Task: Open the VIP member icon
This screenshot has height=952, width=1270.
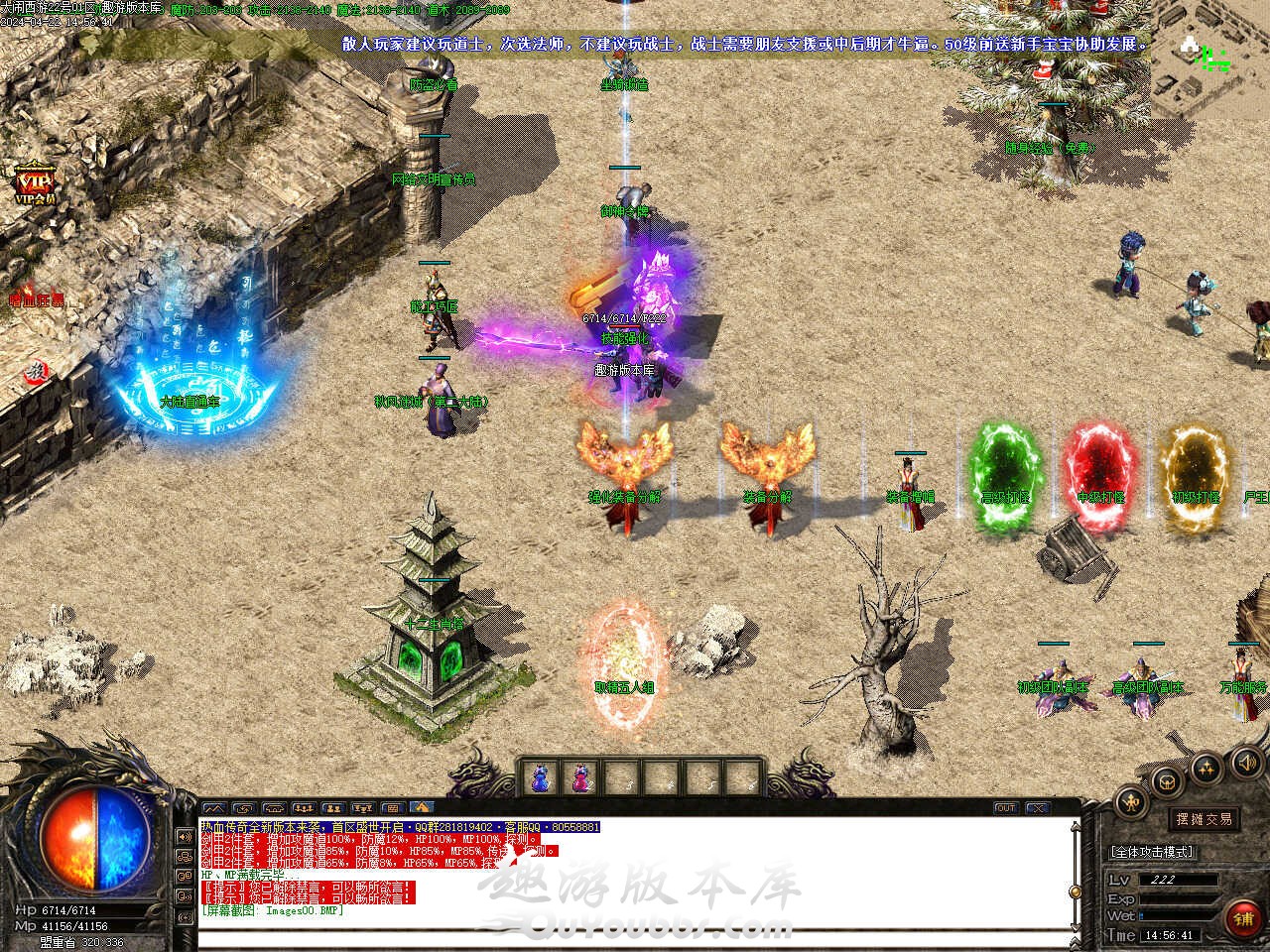Action: pyautogui.click(x=35, y=184)
